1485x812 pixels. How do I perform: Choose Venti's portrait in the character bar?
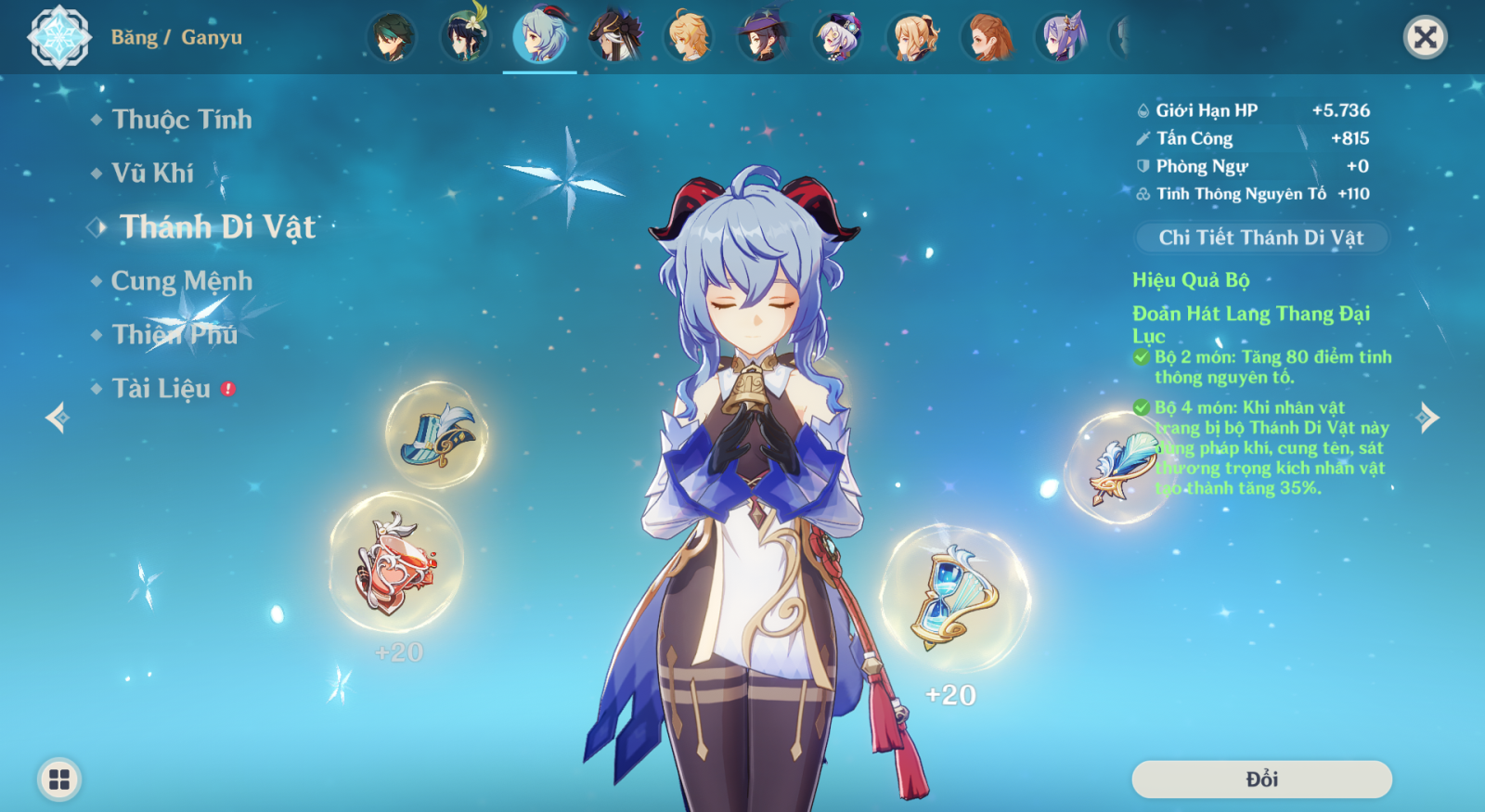465,37
